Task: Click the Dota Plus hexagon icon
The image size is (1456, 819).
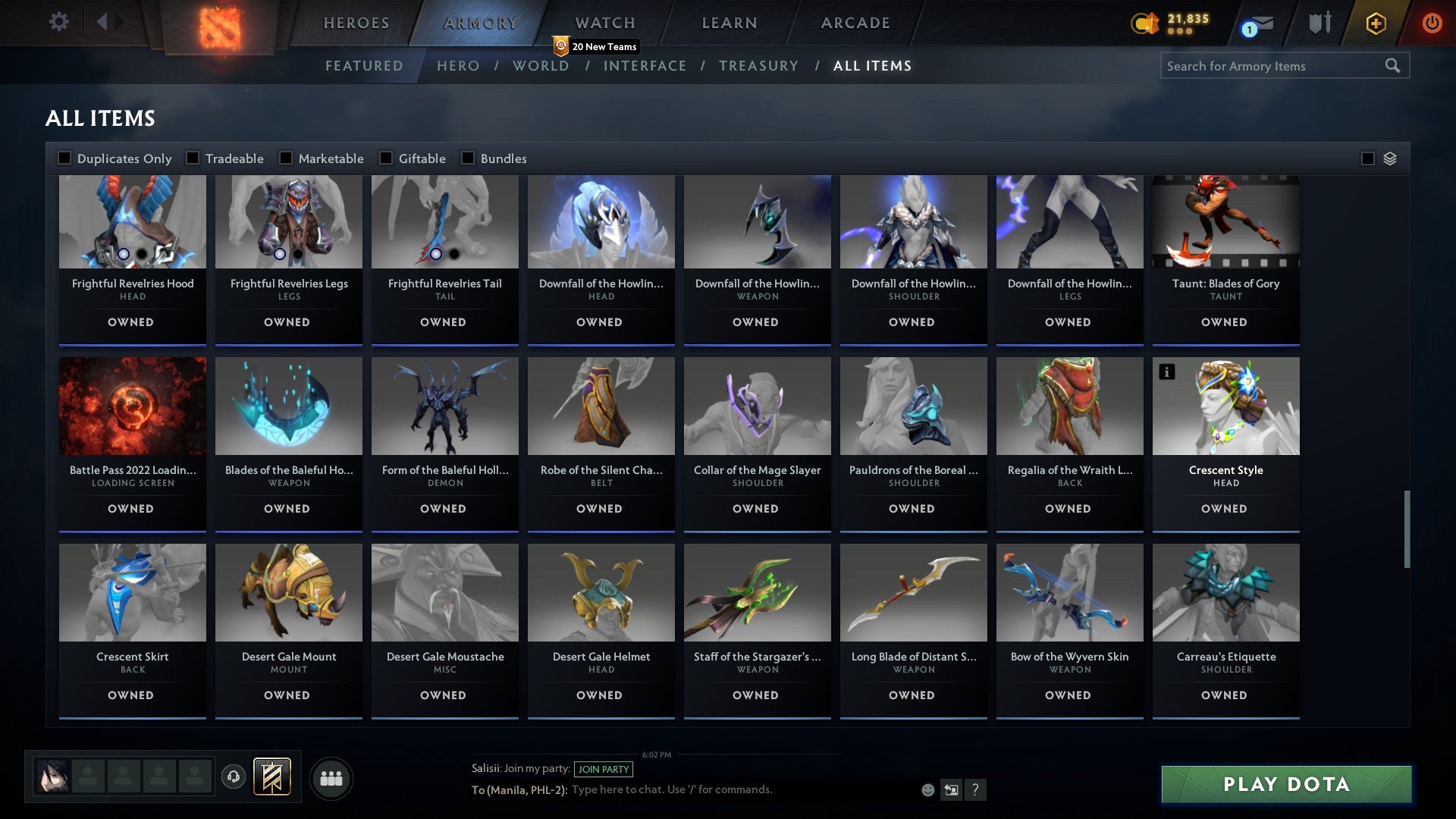Action: coord(1375,23)
